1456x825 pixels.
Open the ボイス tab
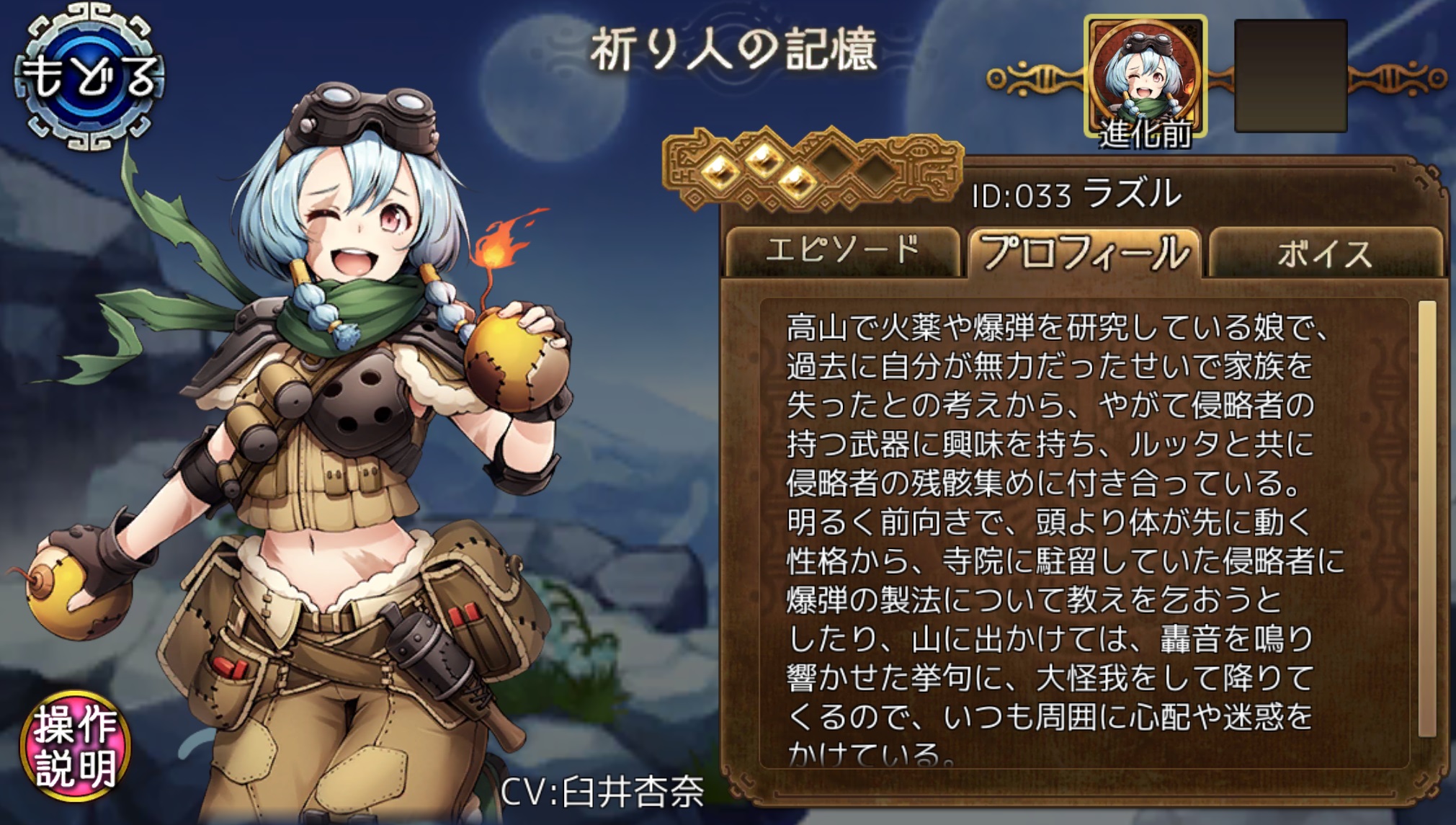(1325, 254)
